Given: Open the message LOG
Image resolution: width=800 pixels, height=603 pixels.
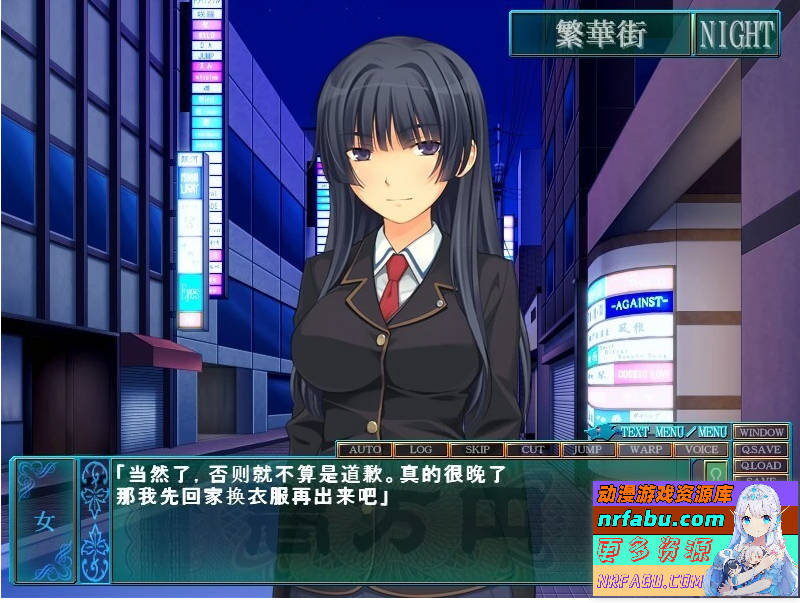Looking at the screenshot, I should coord(421,450).
